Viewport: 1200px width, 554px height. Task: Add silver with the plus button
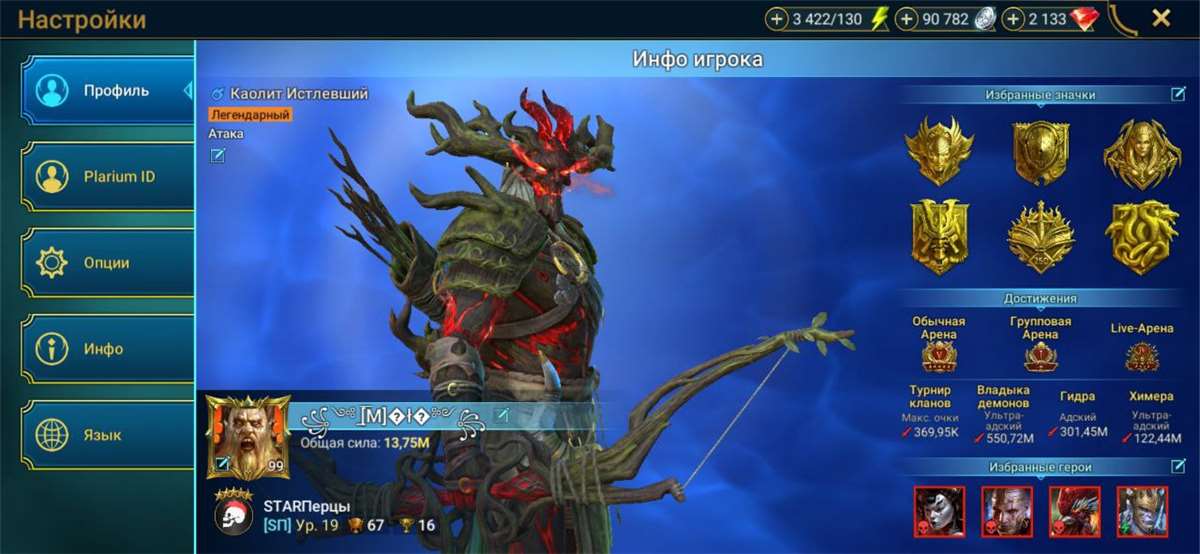point(907,19)
